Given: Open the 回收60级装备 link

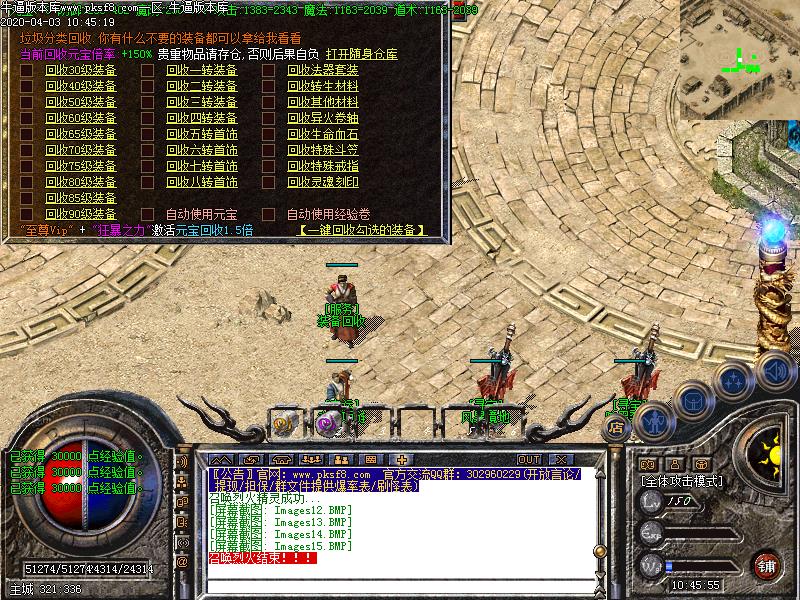Looking at the screenshot, I should tap(80, 119).
